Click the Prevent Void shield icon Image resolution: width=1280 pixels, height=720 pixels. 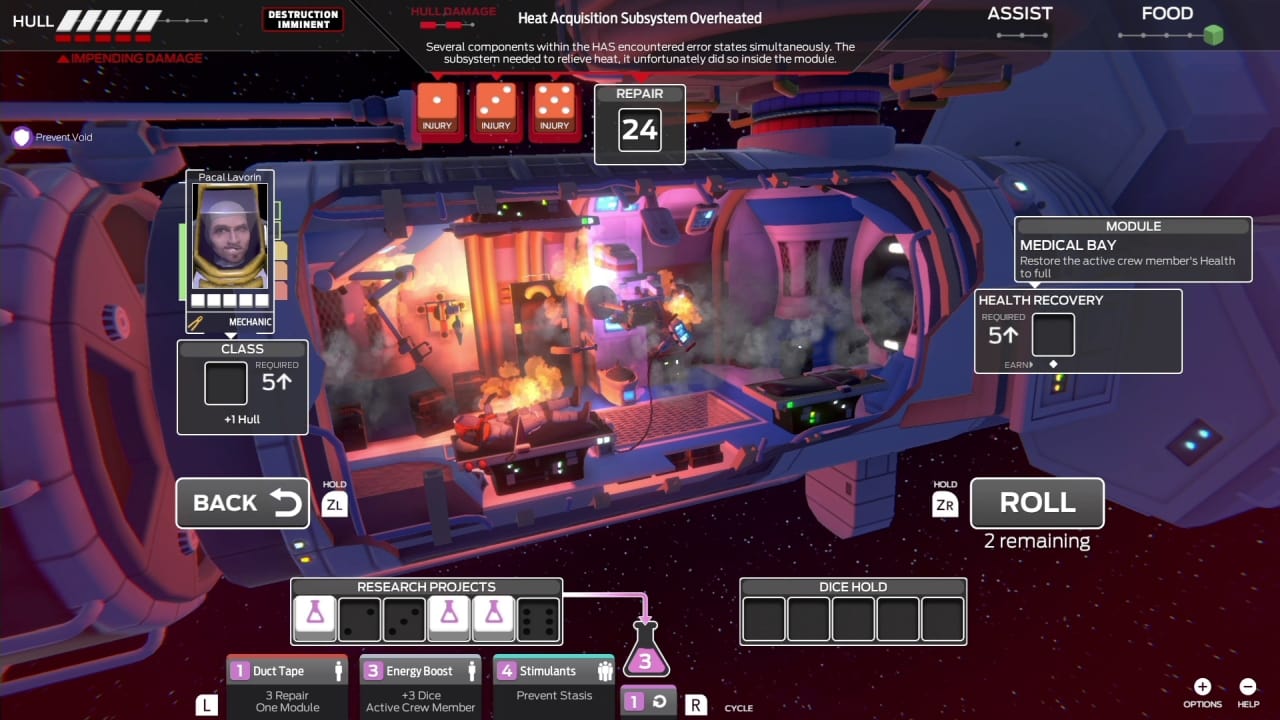tap(20, 137)
